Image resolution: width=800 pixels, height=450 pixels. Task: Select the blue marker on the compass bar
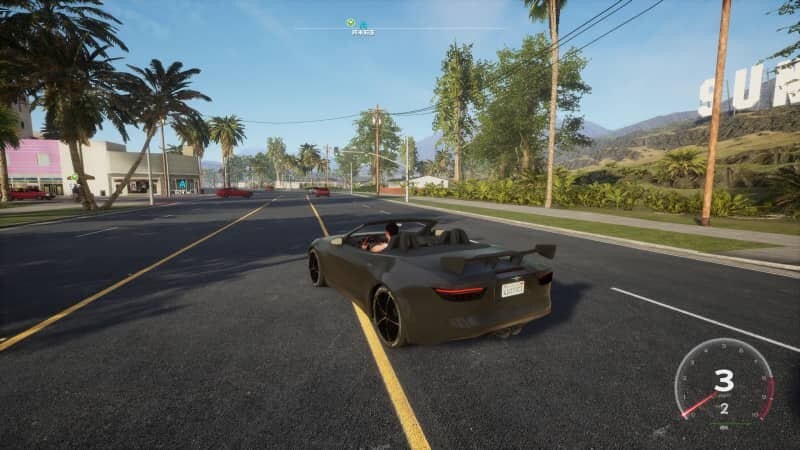coord(363,24)
